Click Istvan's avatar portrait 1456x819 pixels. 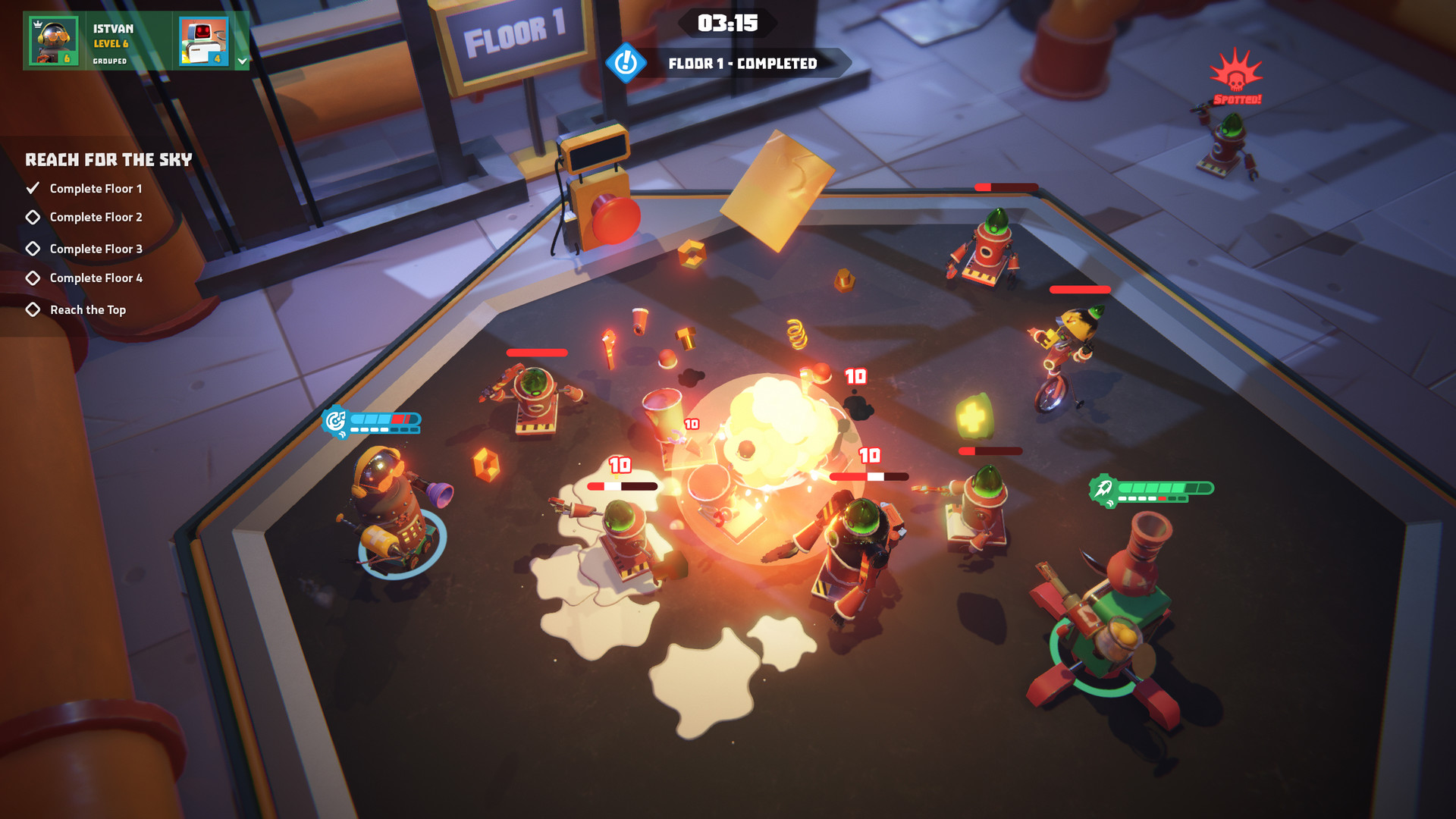click(x=53, y=40)
